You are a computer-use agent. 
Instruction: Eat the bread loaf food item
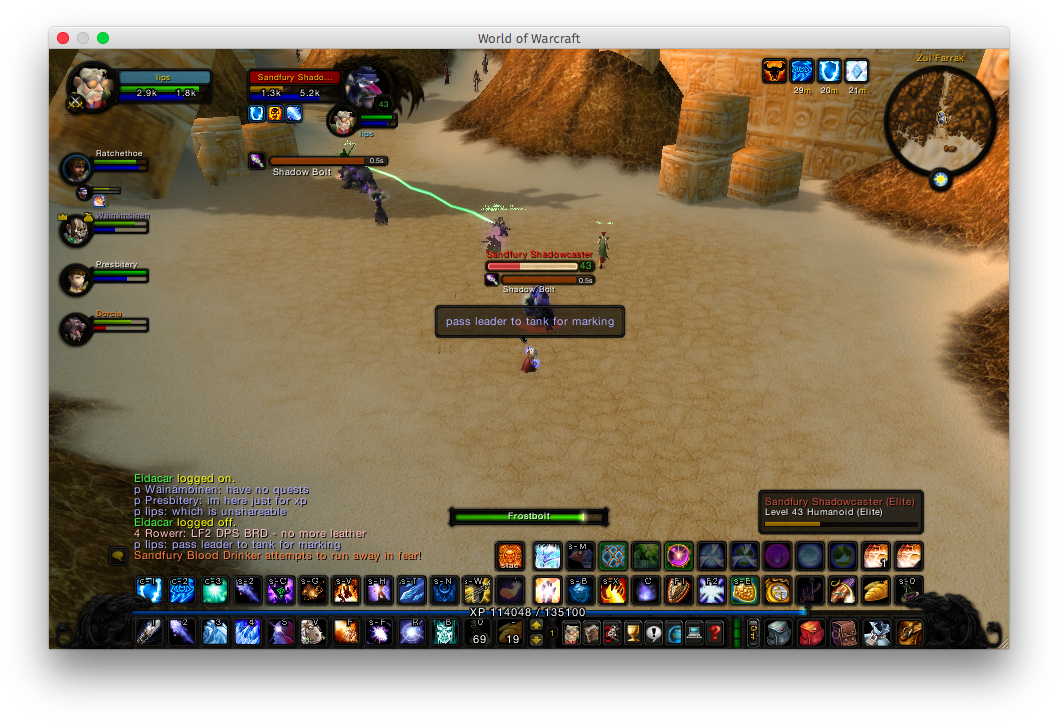[876, 590]
